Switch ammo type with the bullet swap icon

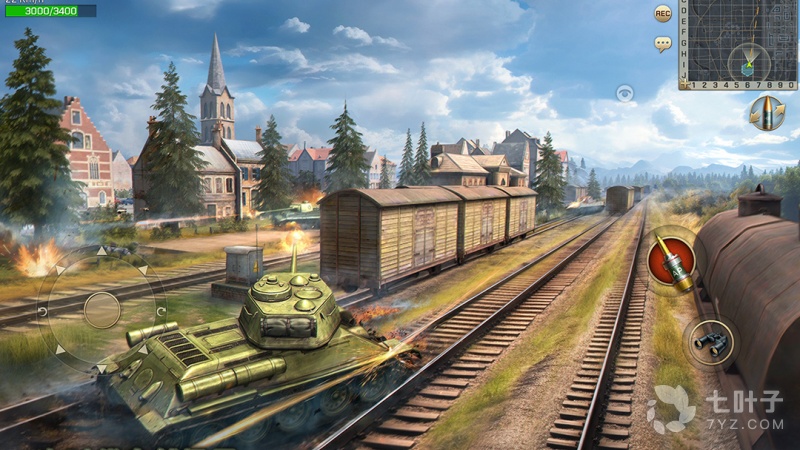click(x=767, y=112)
